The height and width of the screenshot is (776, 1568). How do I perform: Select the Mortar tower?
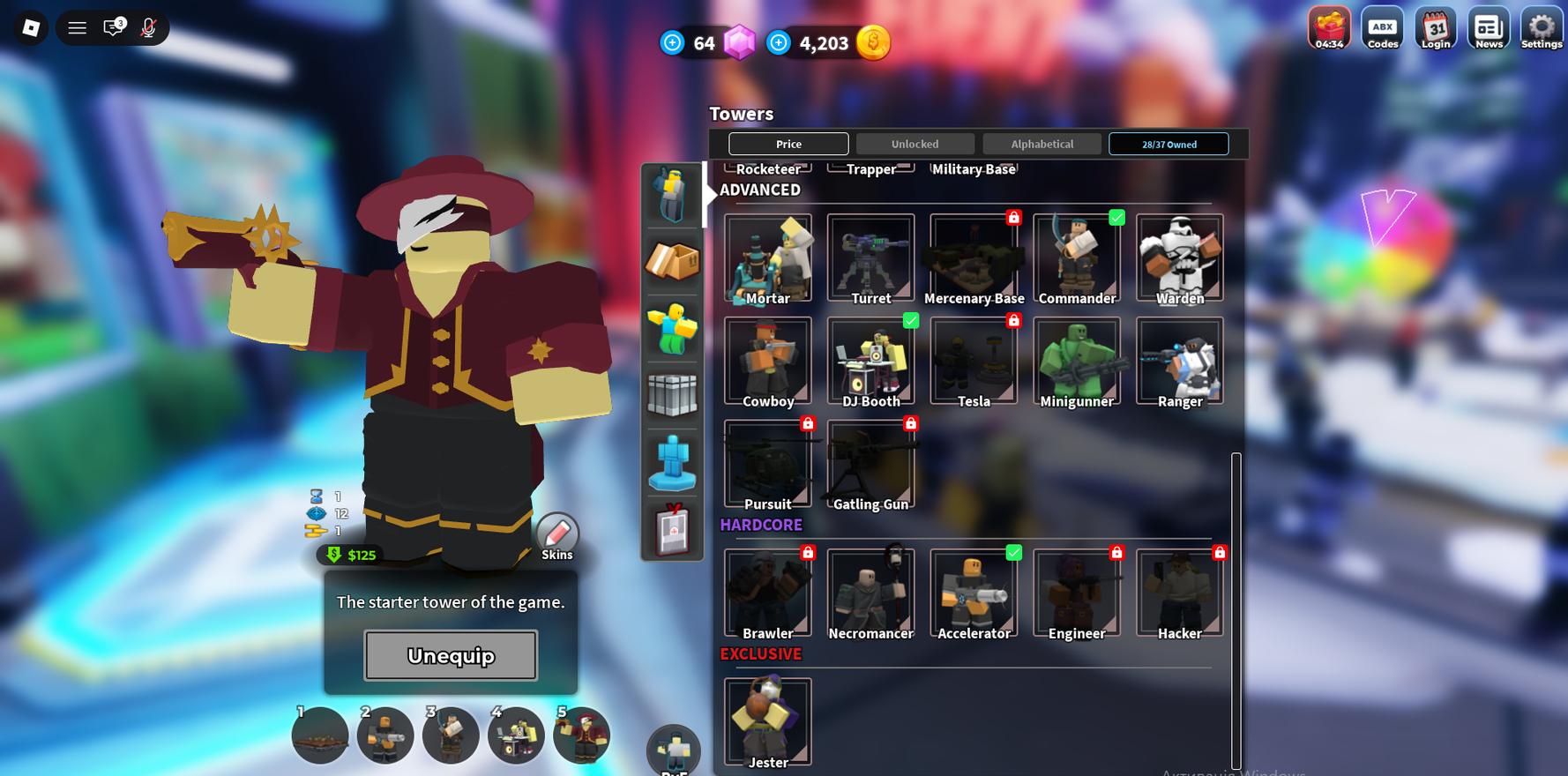tap(767, 258)
